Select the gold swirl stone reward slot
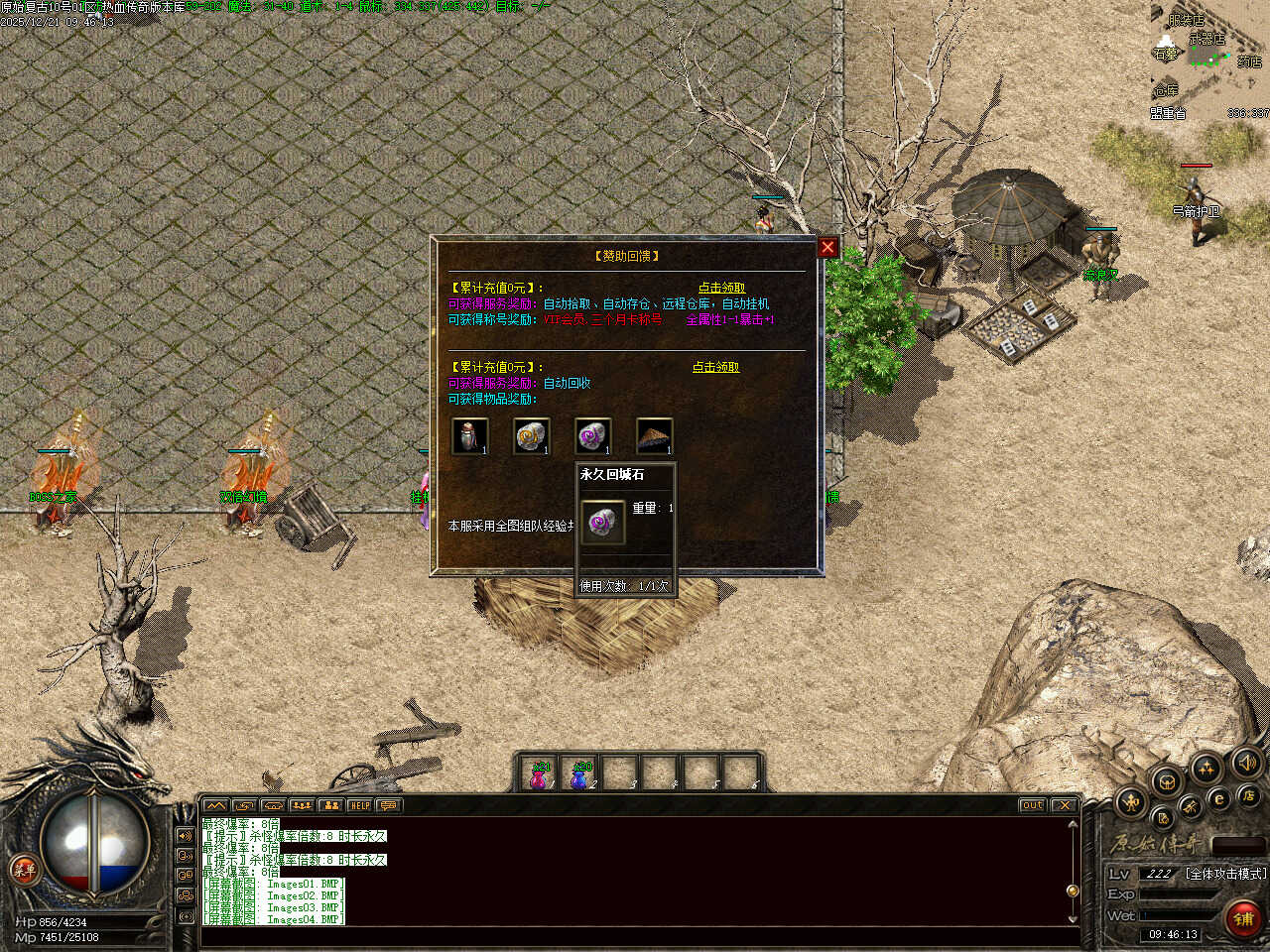Image resolution: width=1270 pixels, height=952 pixels. point(531,436)
